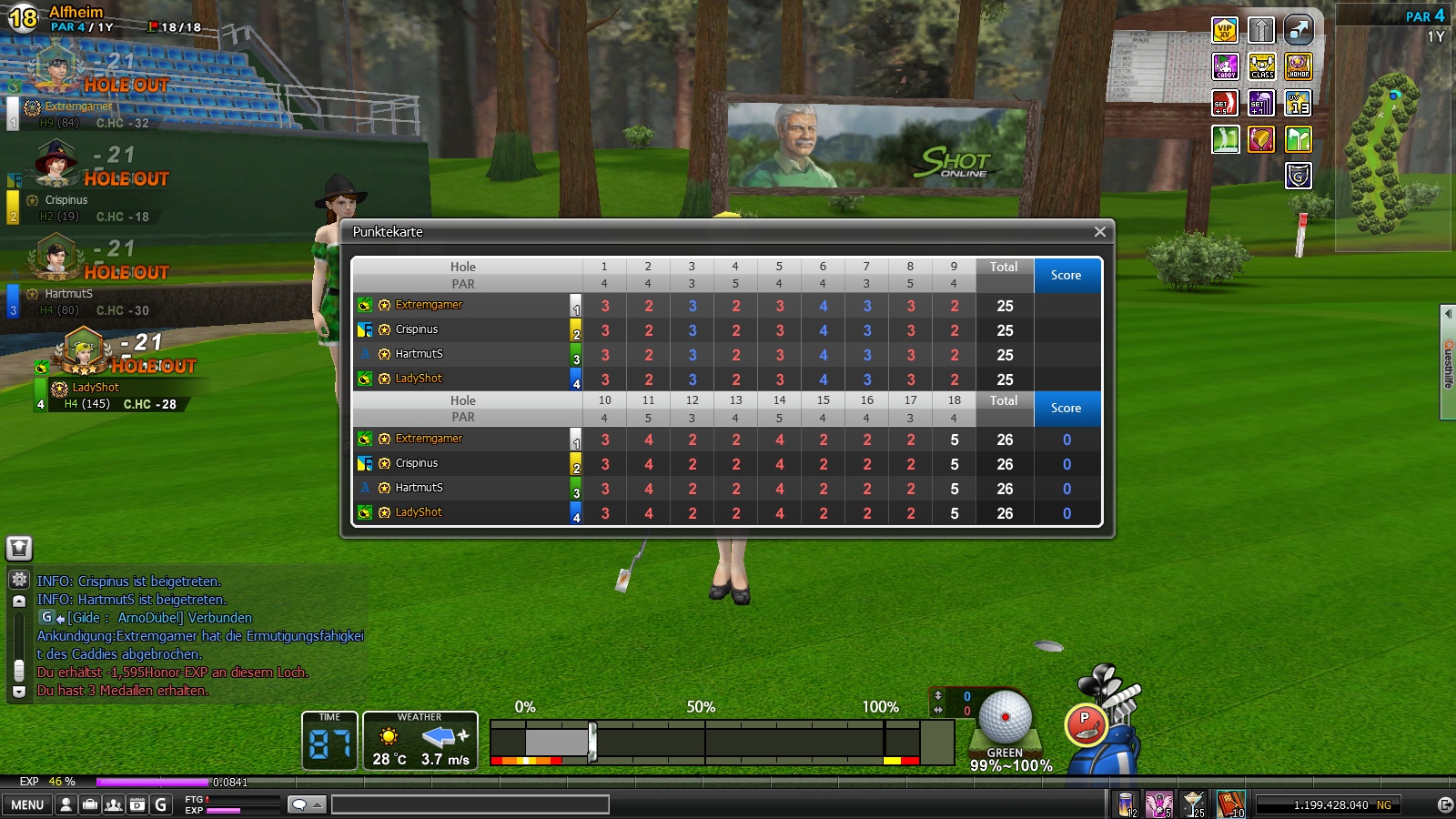Select the Class icon
The height and width of the screenshot is (819, 1456).
point(1261,66)
